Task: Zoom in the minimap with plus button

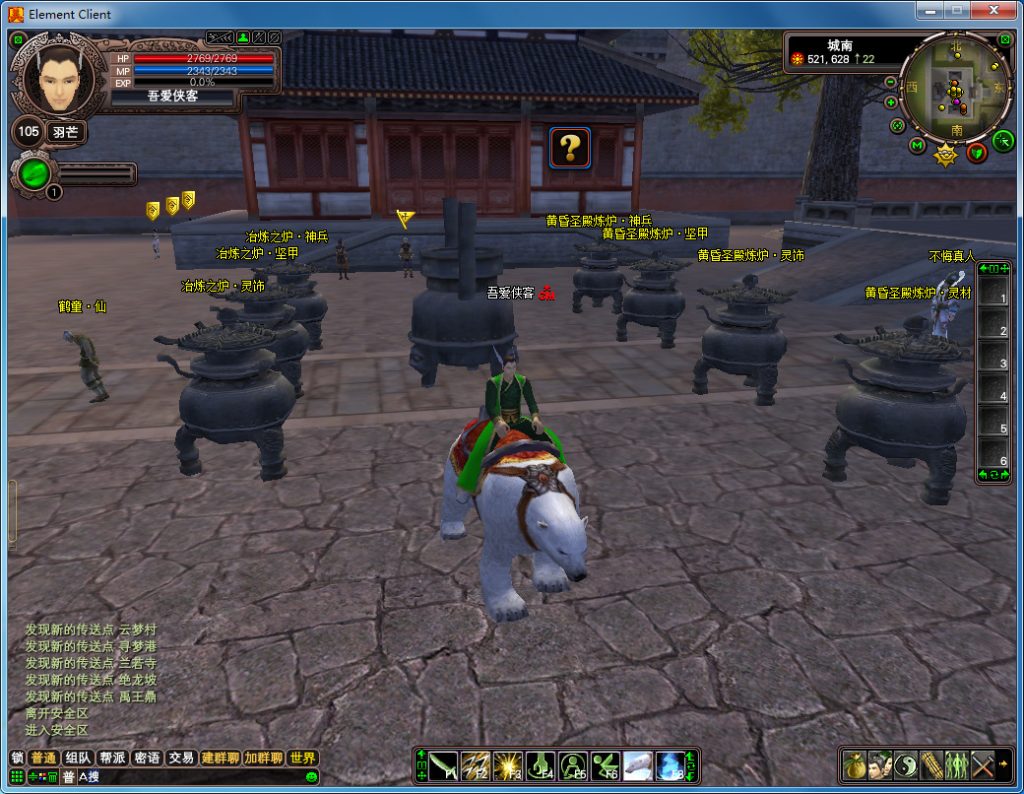Action: point(890,102)
